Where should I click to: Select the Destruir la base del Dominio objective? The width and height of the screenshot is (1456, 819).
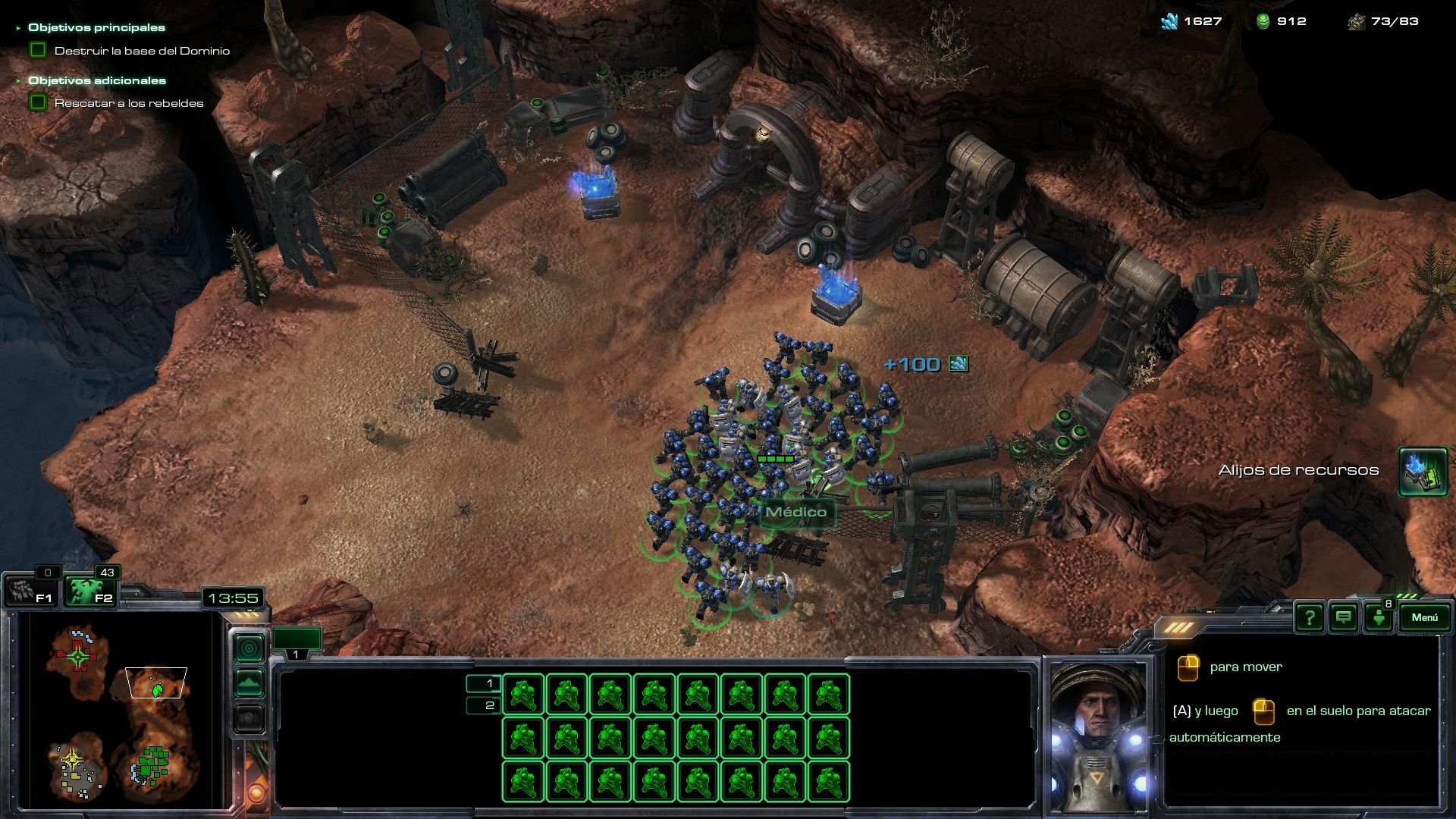(141, 51)
